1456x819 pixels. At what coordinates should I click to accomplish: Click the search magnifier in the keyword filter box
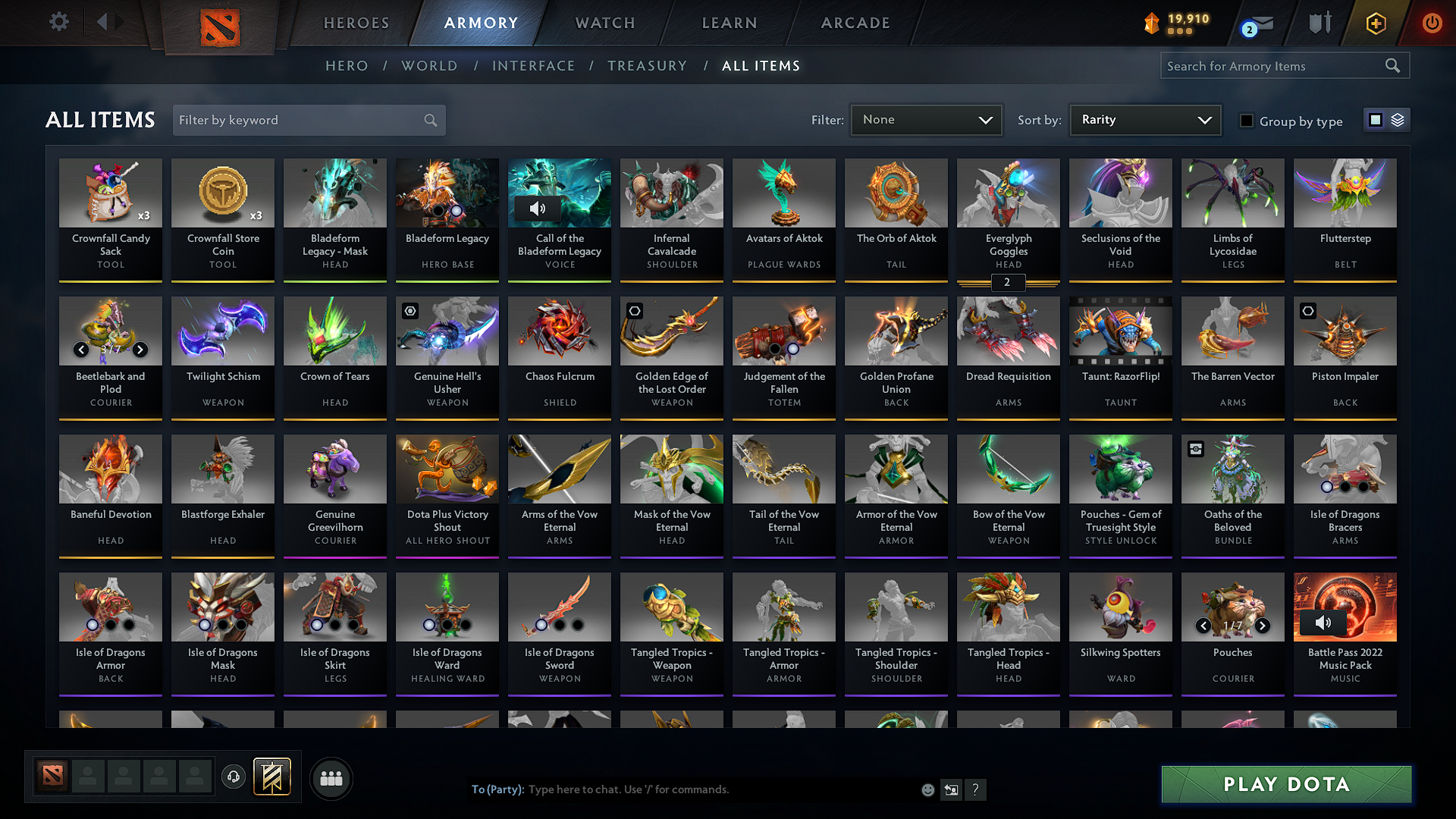(429, 120)
